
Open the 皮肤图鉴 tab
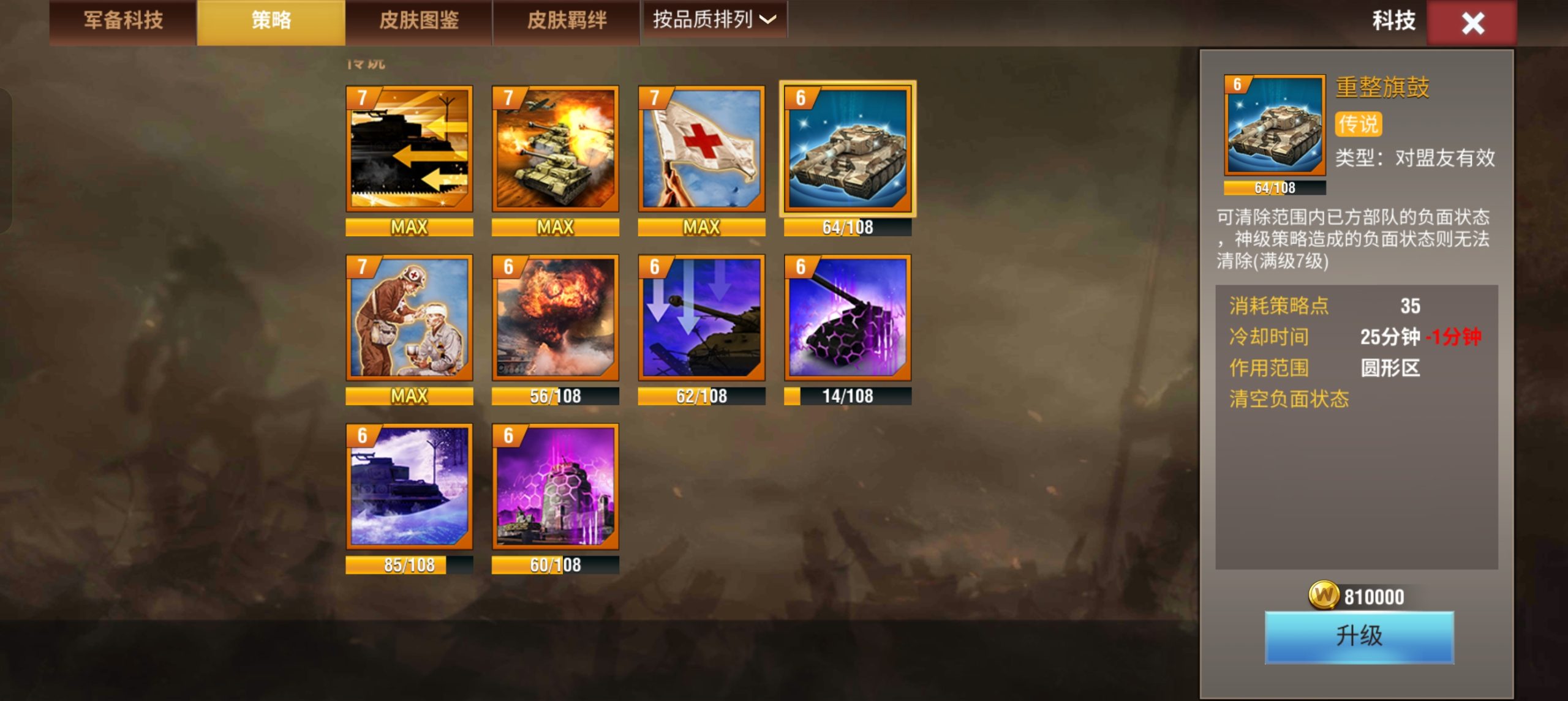pyautogui.click(x=418, y=20)
